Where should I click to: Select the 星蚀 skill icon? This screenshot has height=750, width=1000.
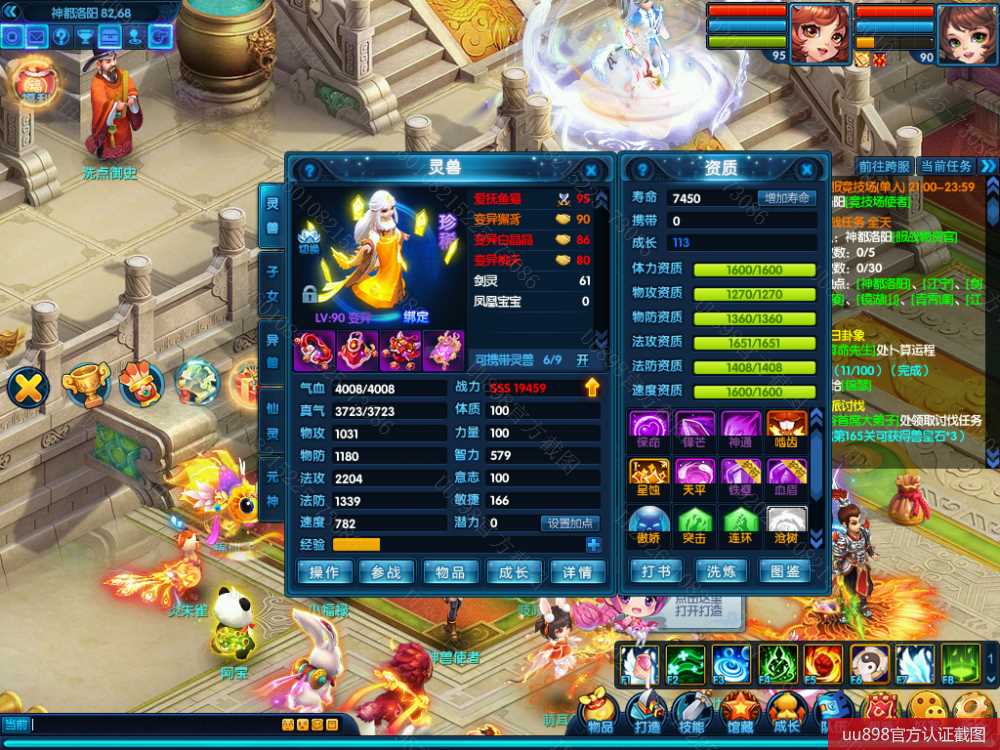pos(649,475)
